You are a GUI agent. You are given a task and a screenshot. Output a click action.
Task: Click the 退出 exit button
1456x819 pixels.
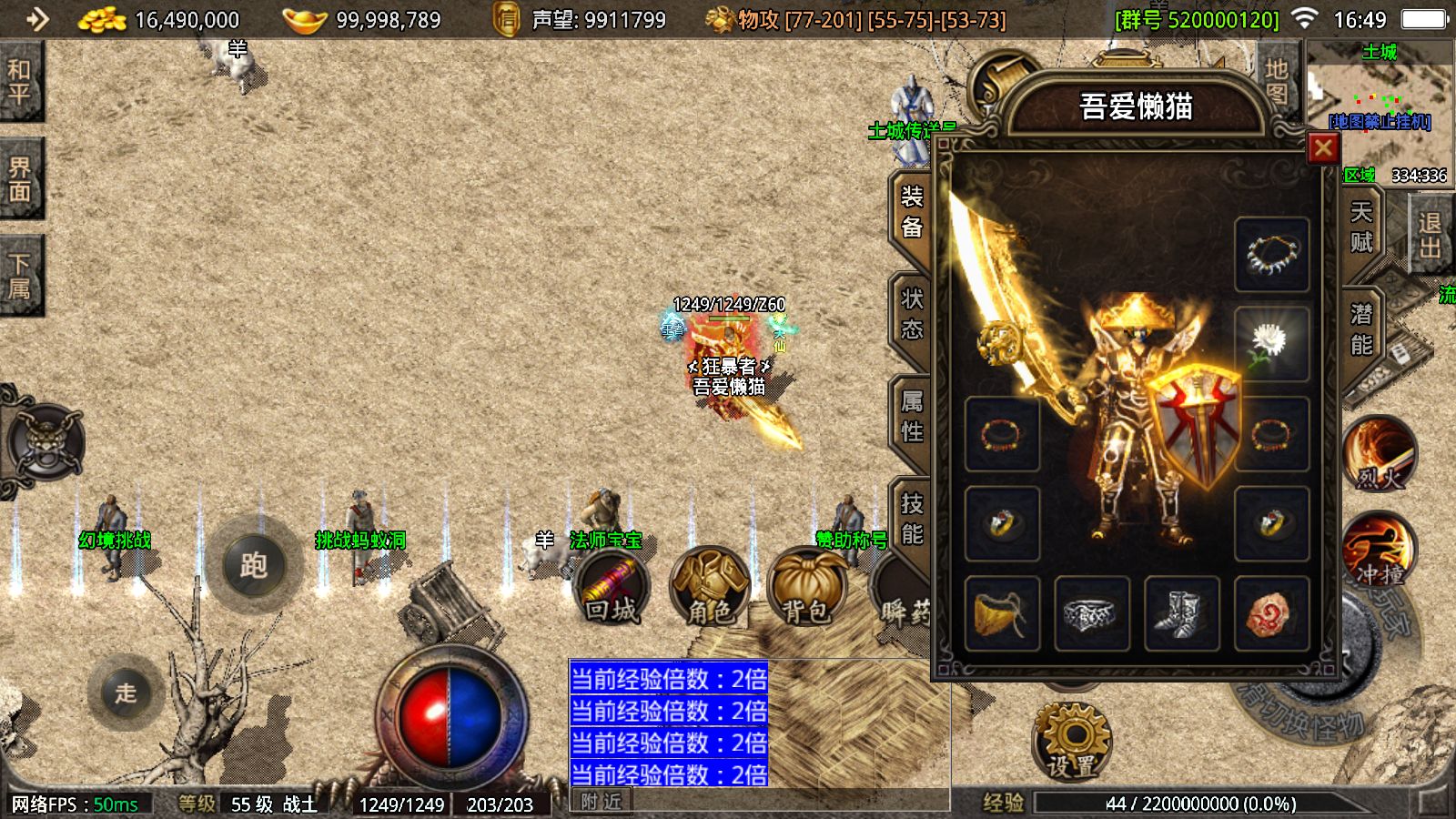tap(1430, 235)
